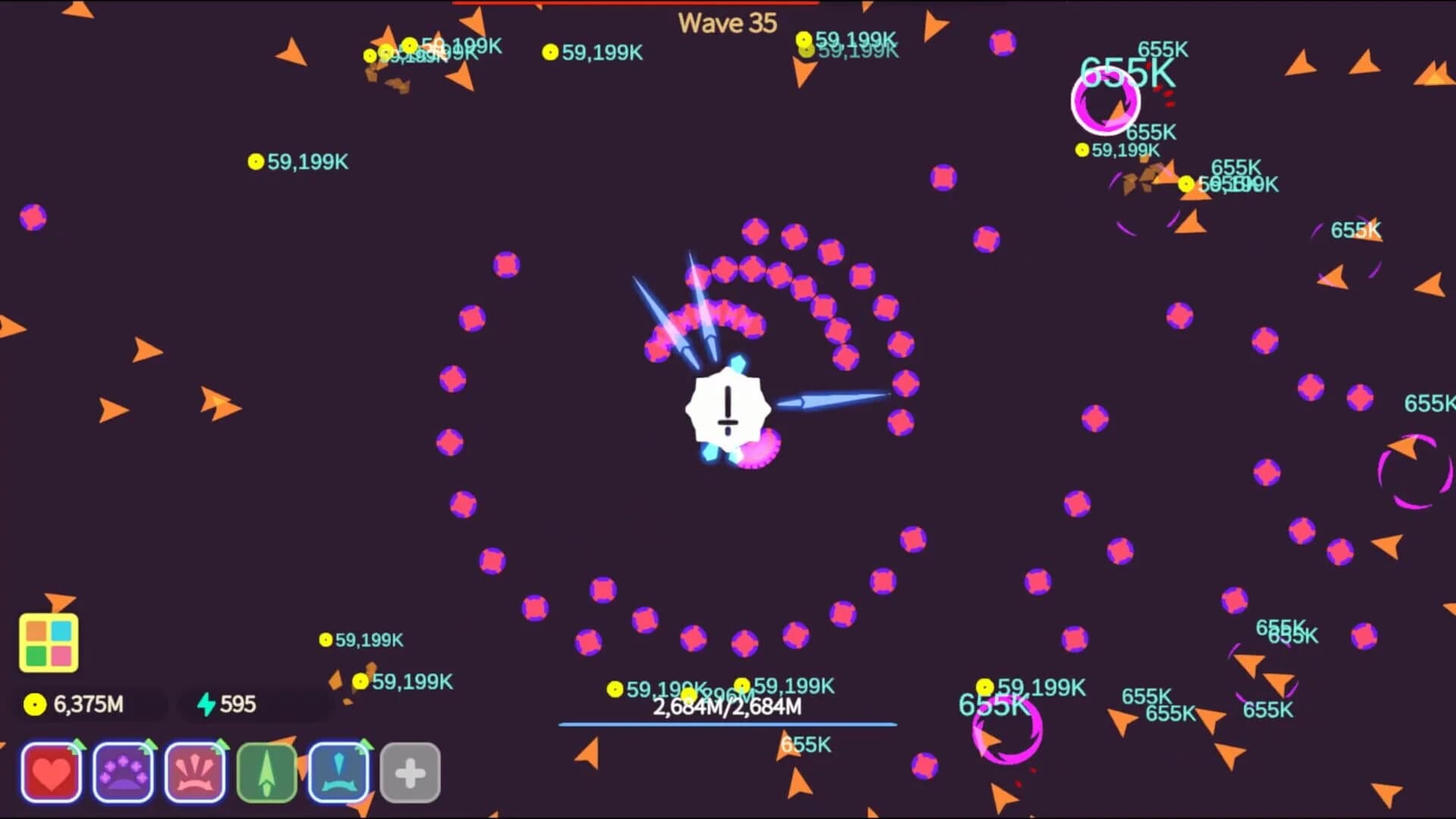Collect a 59,199K coin pickup
Screen dimensions: 1456x819
click(255, 161)
